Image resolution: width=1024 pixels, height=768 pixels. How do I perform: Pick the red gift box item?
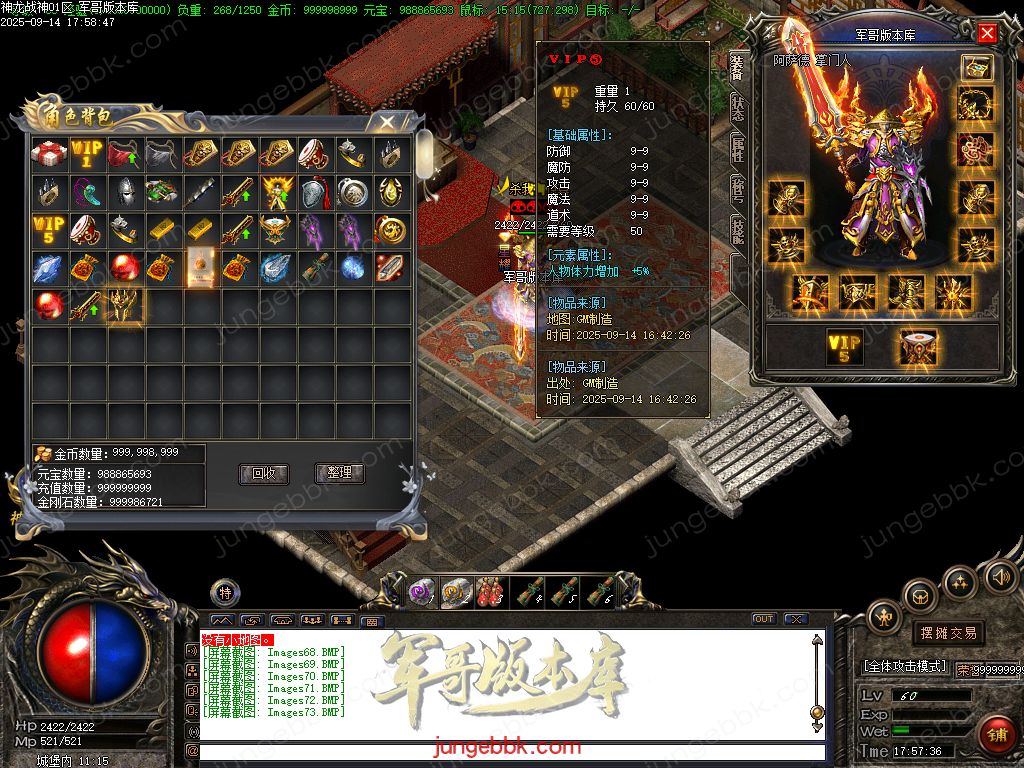coord(49,154)
